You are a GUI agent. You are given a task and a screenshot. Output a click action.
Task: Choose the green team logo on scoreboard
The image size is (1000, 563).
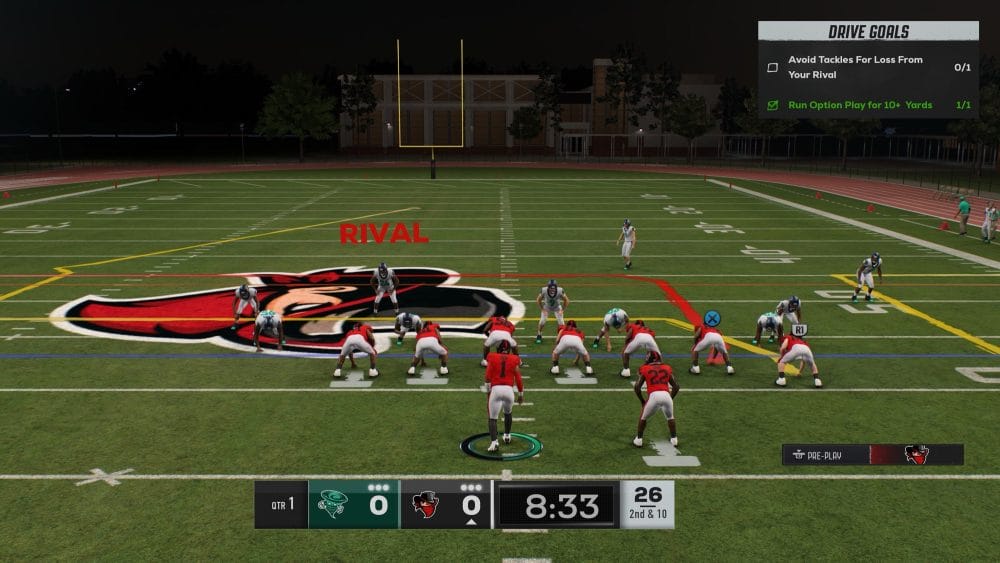point(334,503)
